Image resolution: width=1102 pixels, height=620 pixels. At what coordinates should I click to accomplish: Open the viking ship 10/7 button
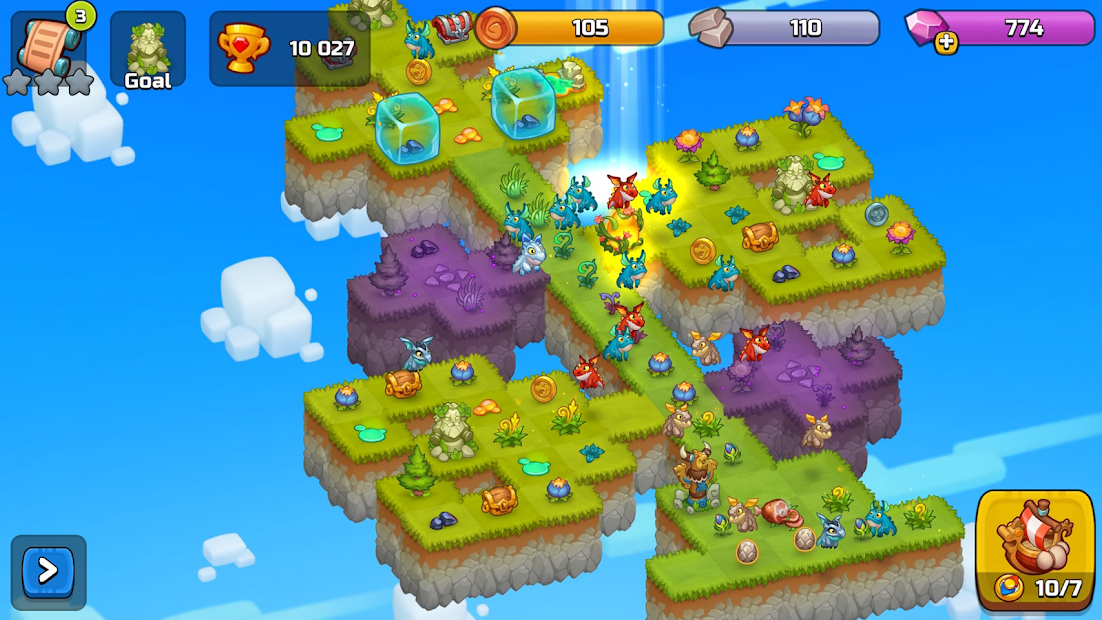(1035, 549)
